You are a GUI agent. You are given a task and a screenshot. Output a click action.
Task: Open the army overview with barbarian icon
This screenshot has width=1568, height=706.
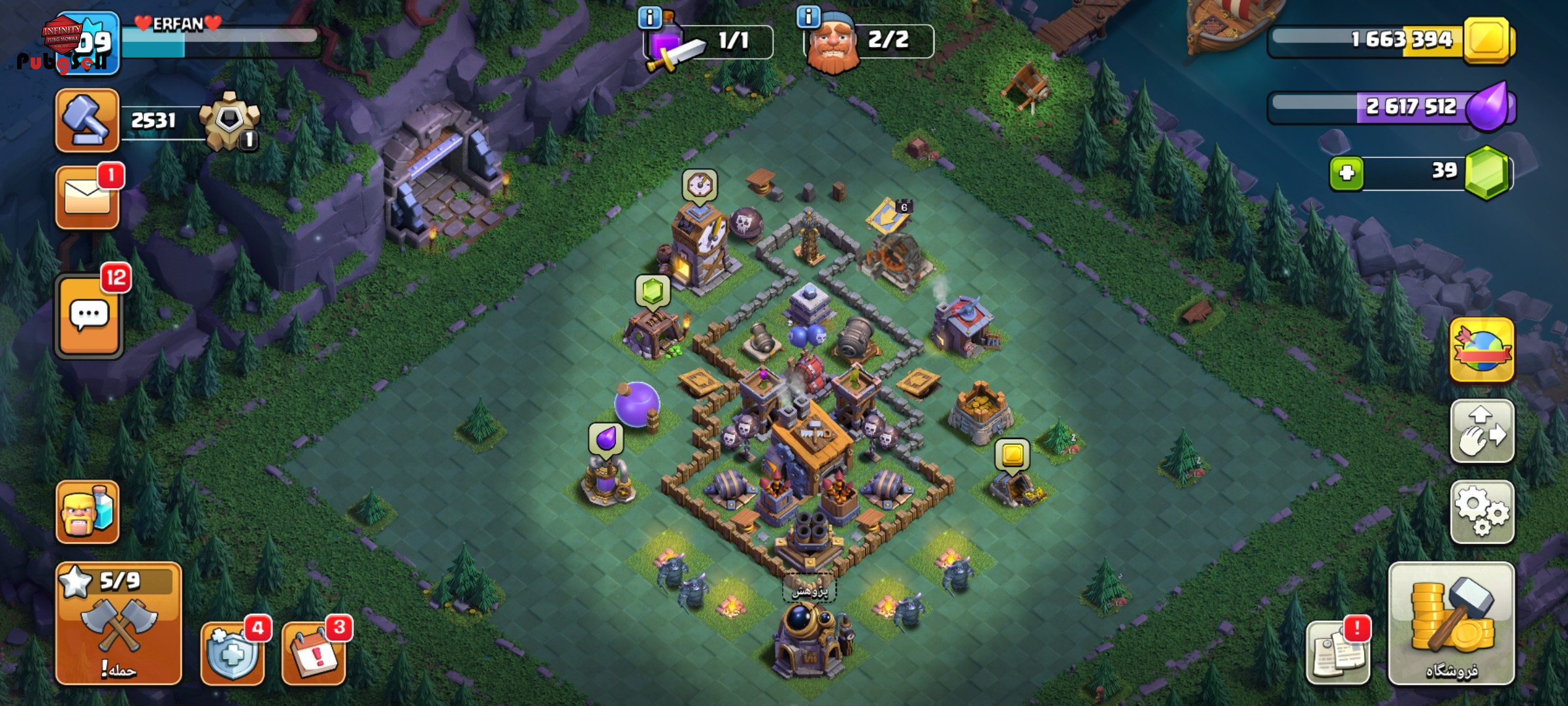88,512
